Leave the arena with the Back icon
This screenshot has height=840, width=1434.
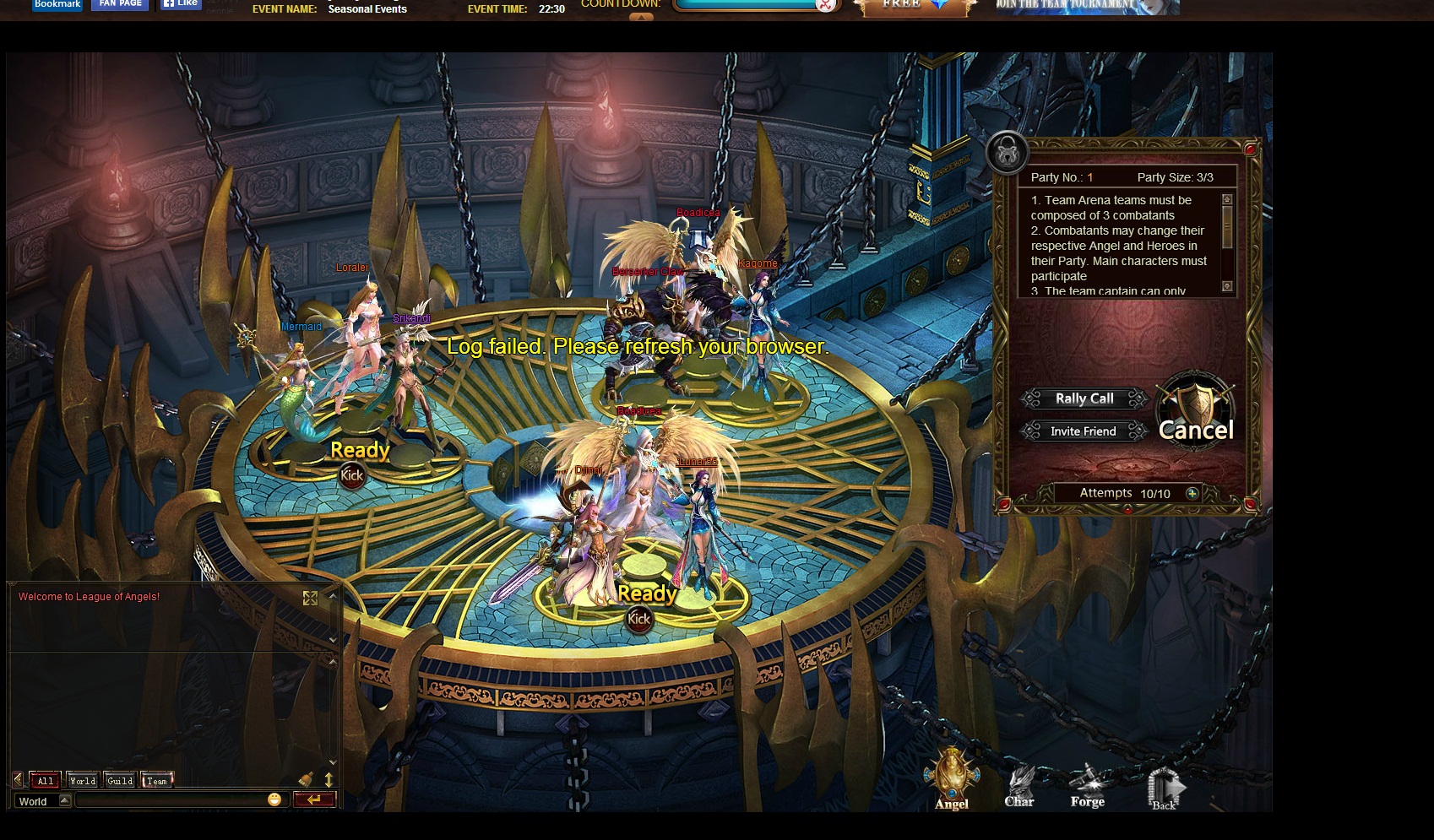tap(1163, 789)
